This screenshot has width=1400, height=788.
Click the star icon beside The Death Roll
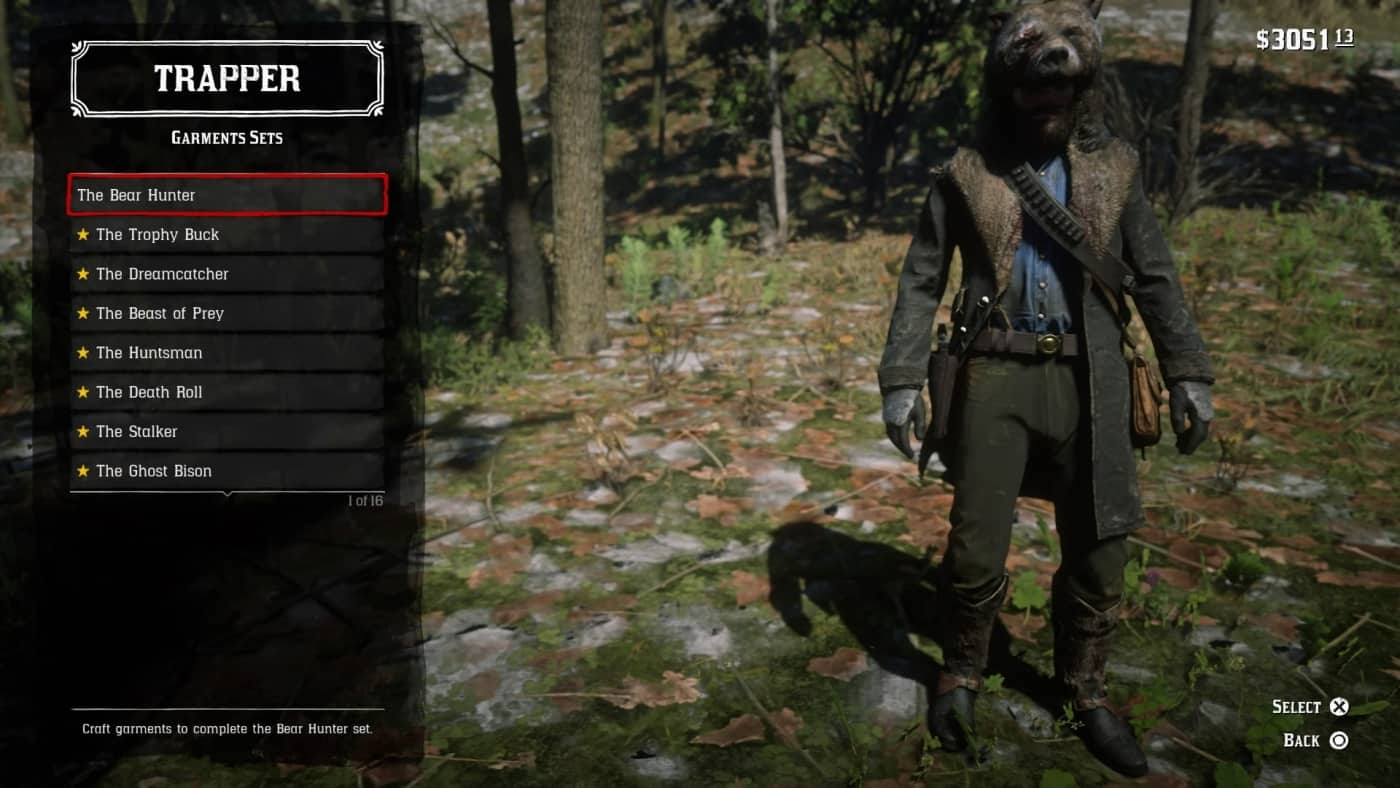(83, 392)
